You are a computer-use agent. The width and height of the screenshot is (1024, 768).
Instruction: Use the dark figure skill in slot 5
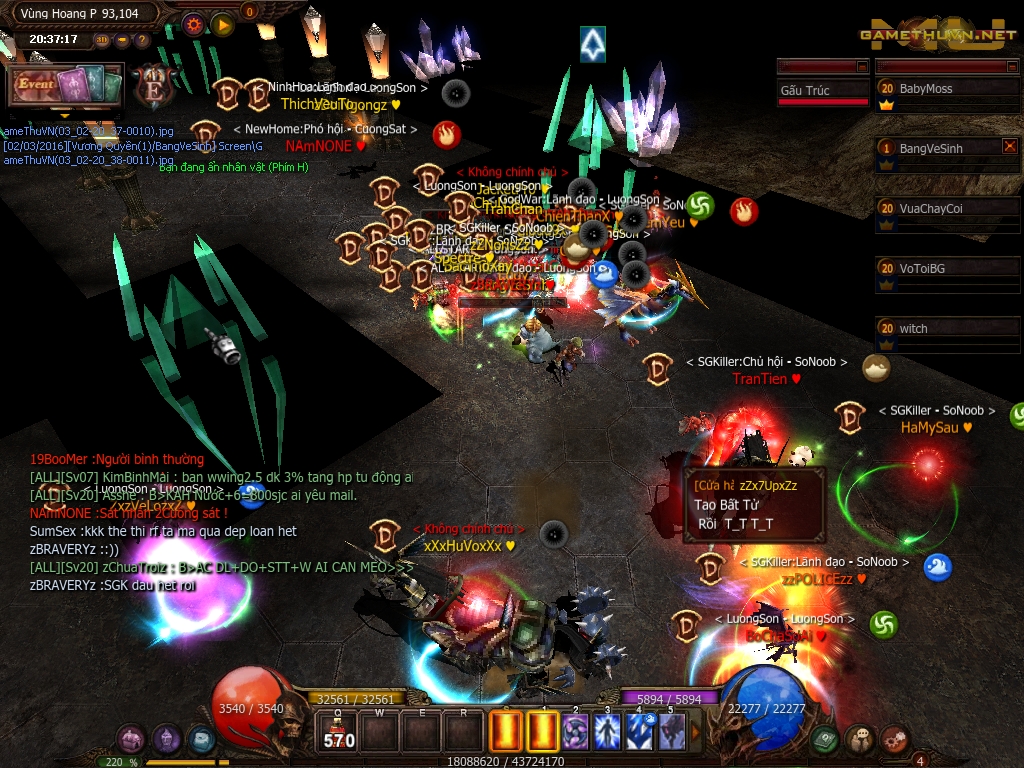[671, 731]
